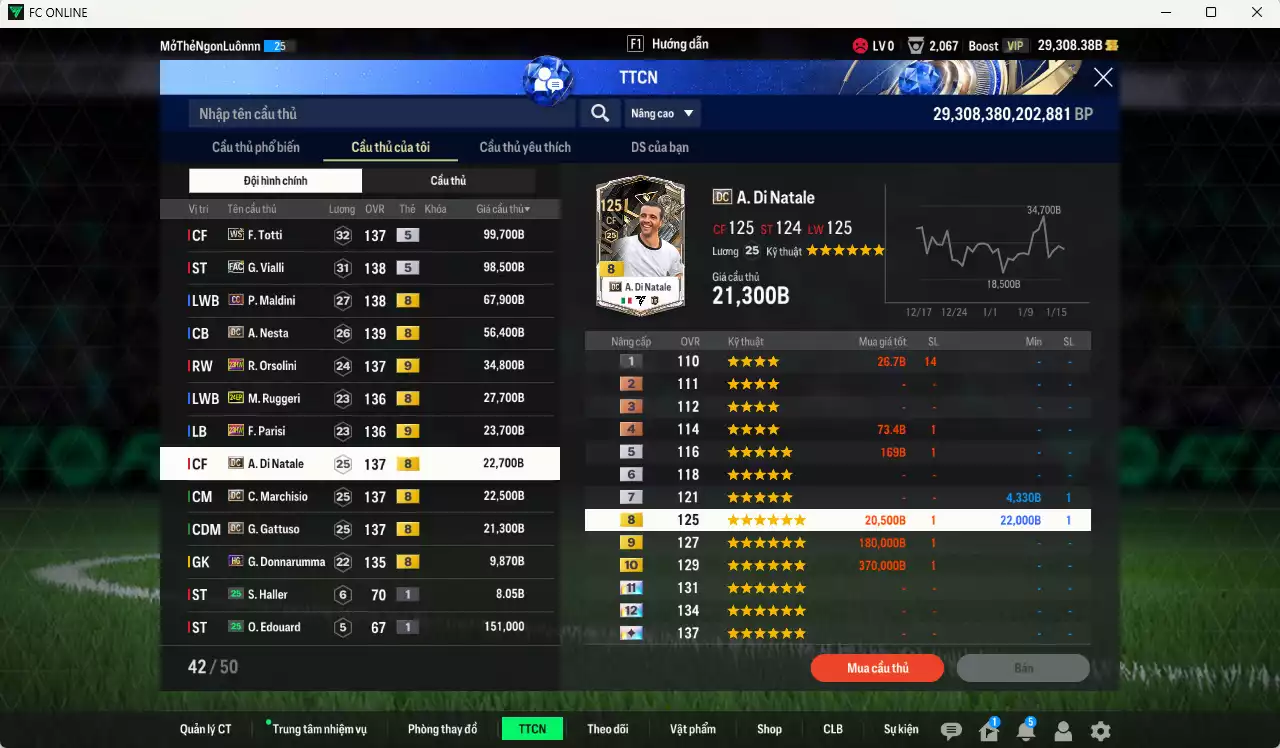This screenshot has width=1280, height=748.
Task: Click the Mua cầu thủ button
Action: (877, 668)
